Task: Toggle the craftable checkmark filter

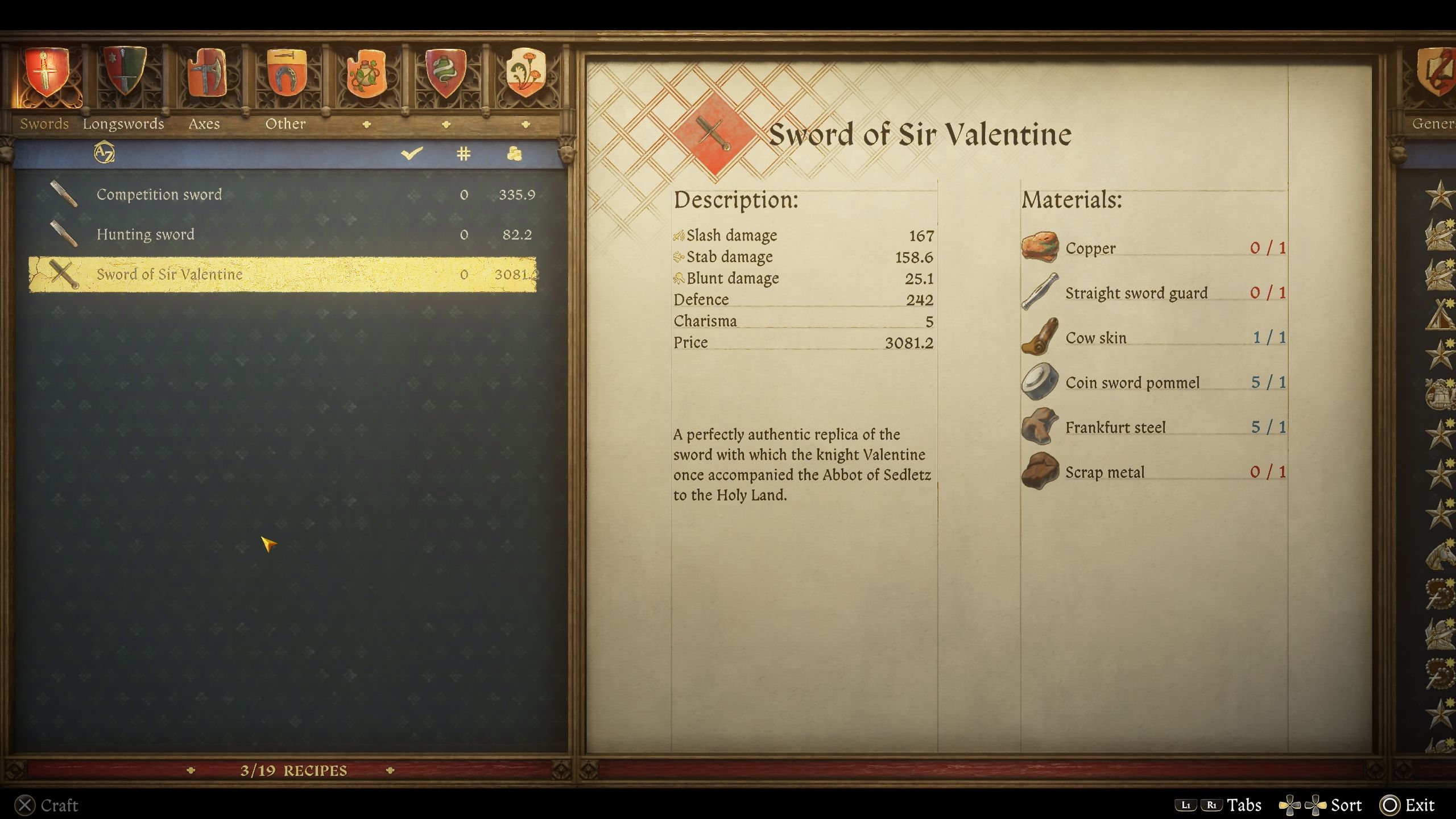Action: (x=412, y=152)
